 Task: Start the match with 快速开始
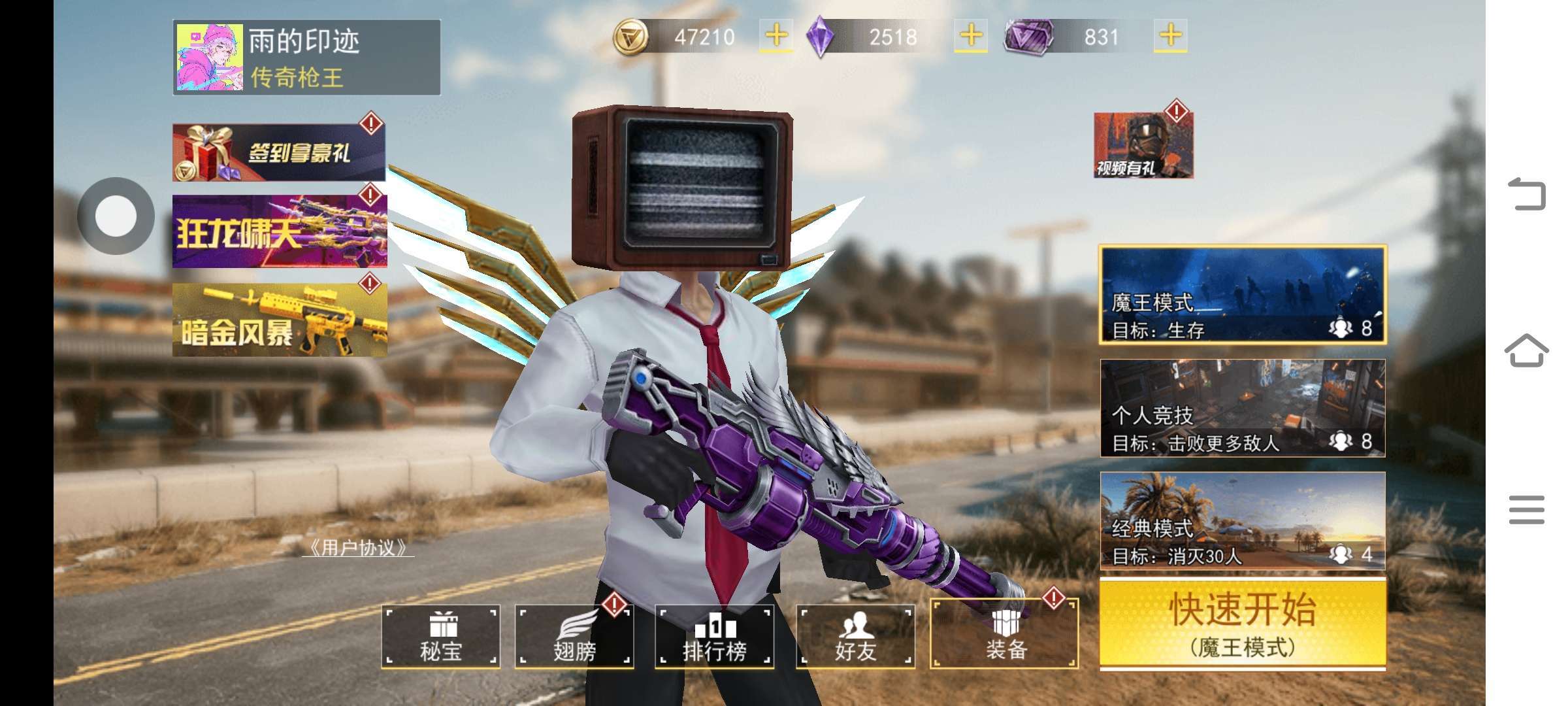click(x=1243, y=624)
